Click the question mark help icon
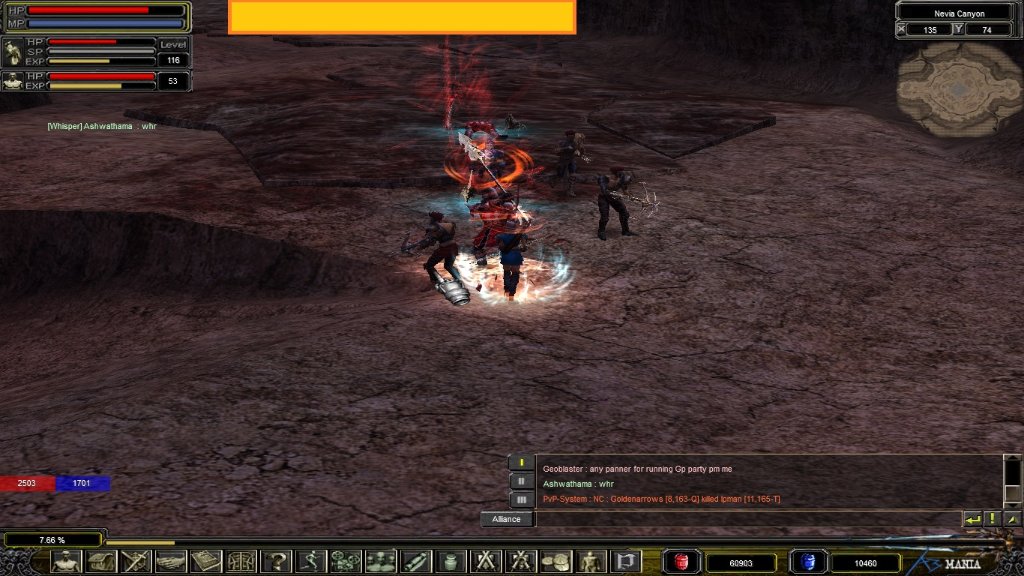 (x=275, y=561)
